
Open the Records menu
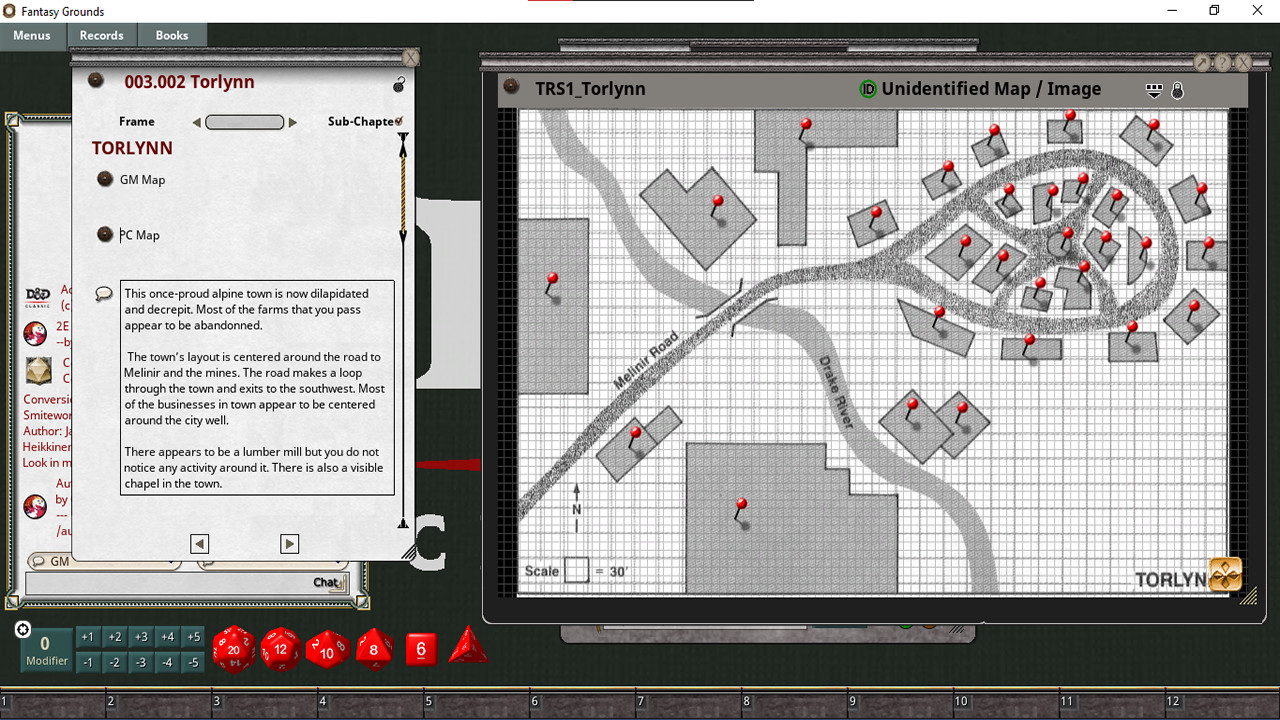coord(102,35)
